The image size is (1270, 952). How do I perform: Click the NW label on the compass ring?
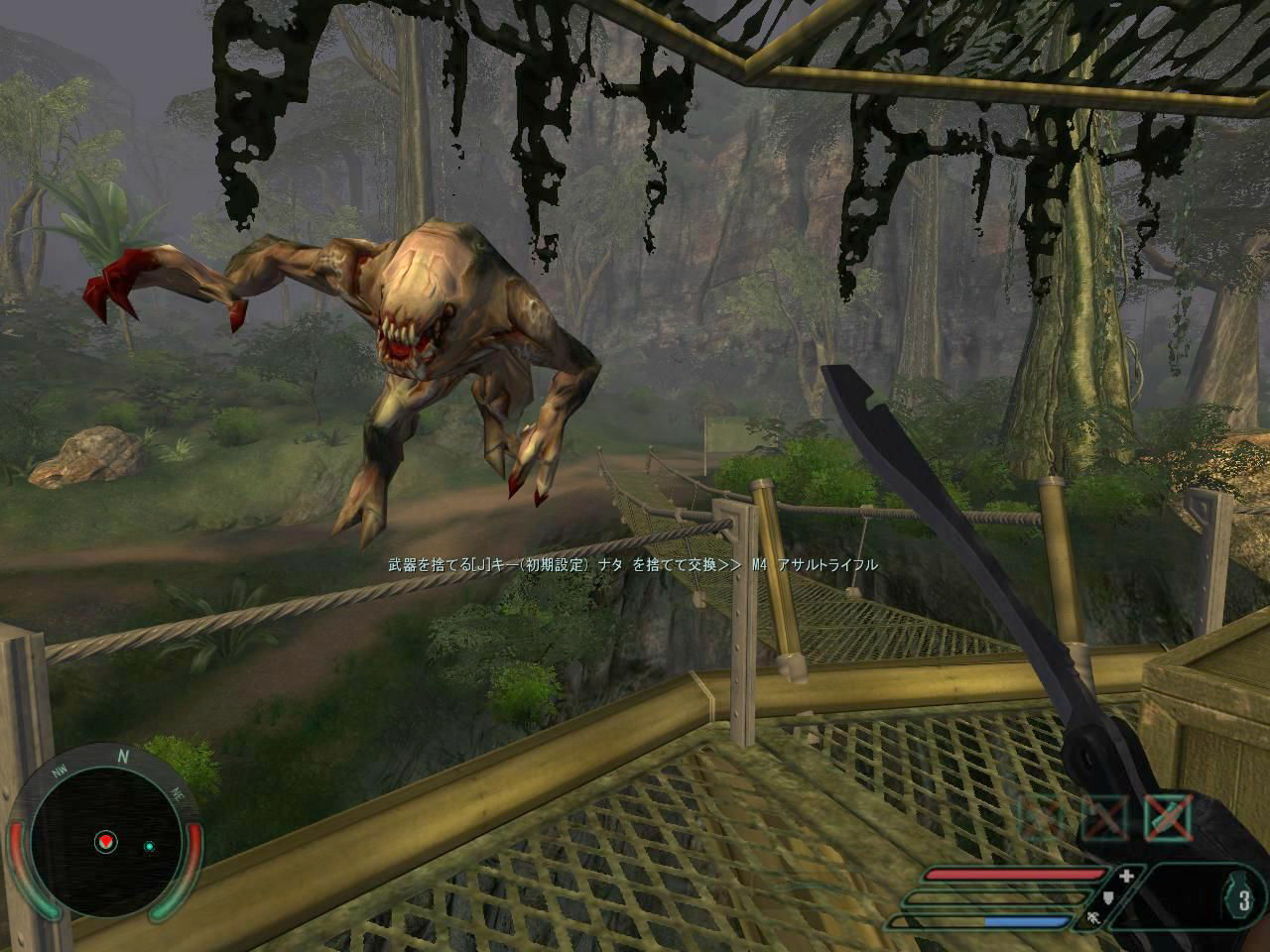61,772
